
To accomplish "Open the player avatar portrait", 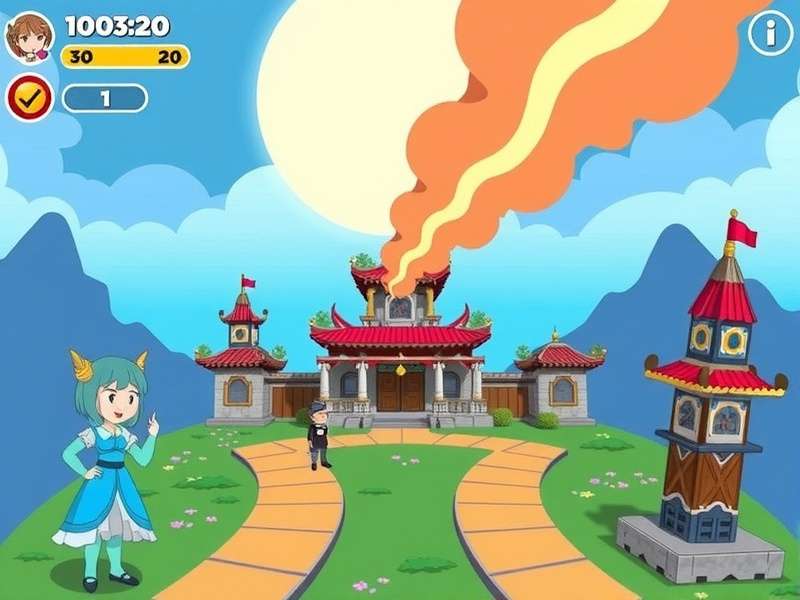I will [x=29, y=37].
